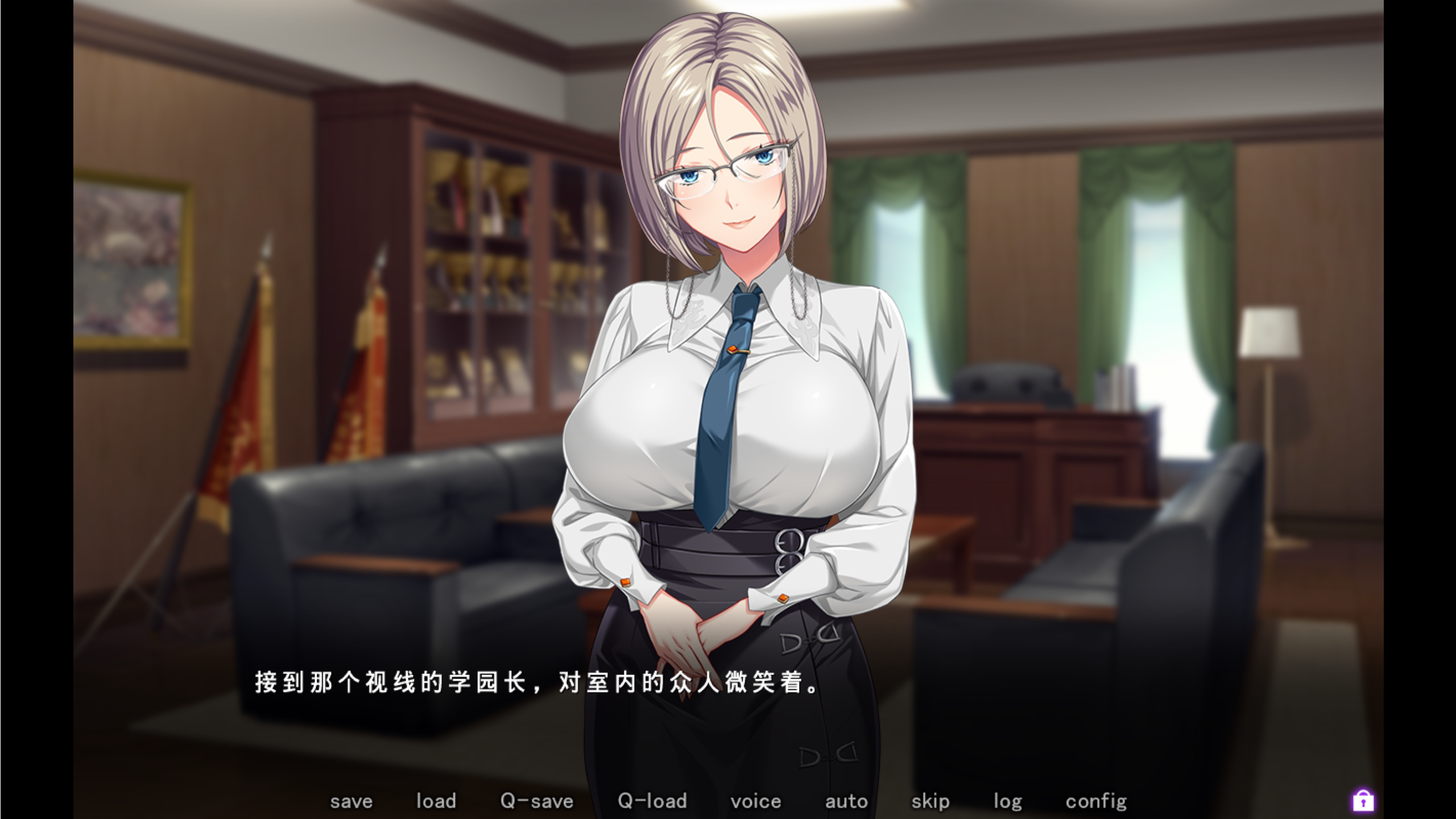
Task: Click config to adjust game options
Action: coord(1097,801)
